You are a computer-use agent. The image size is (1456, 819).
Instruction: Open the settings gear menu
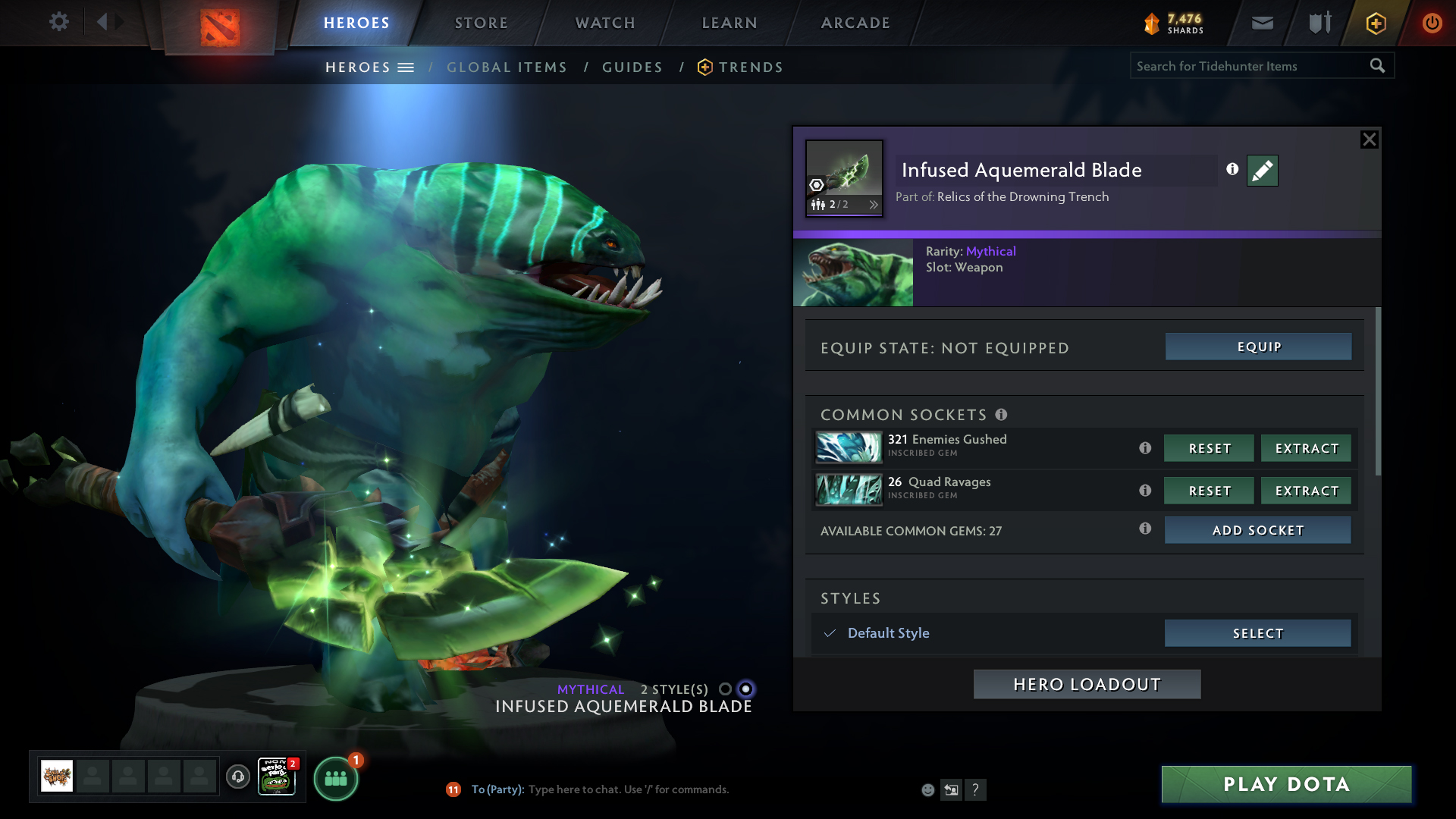pyautogui.click(x=58, y=22)
